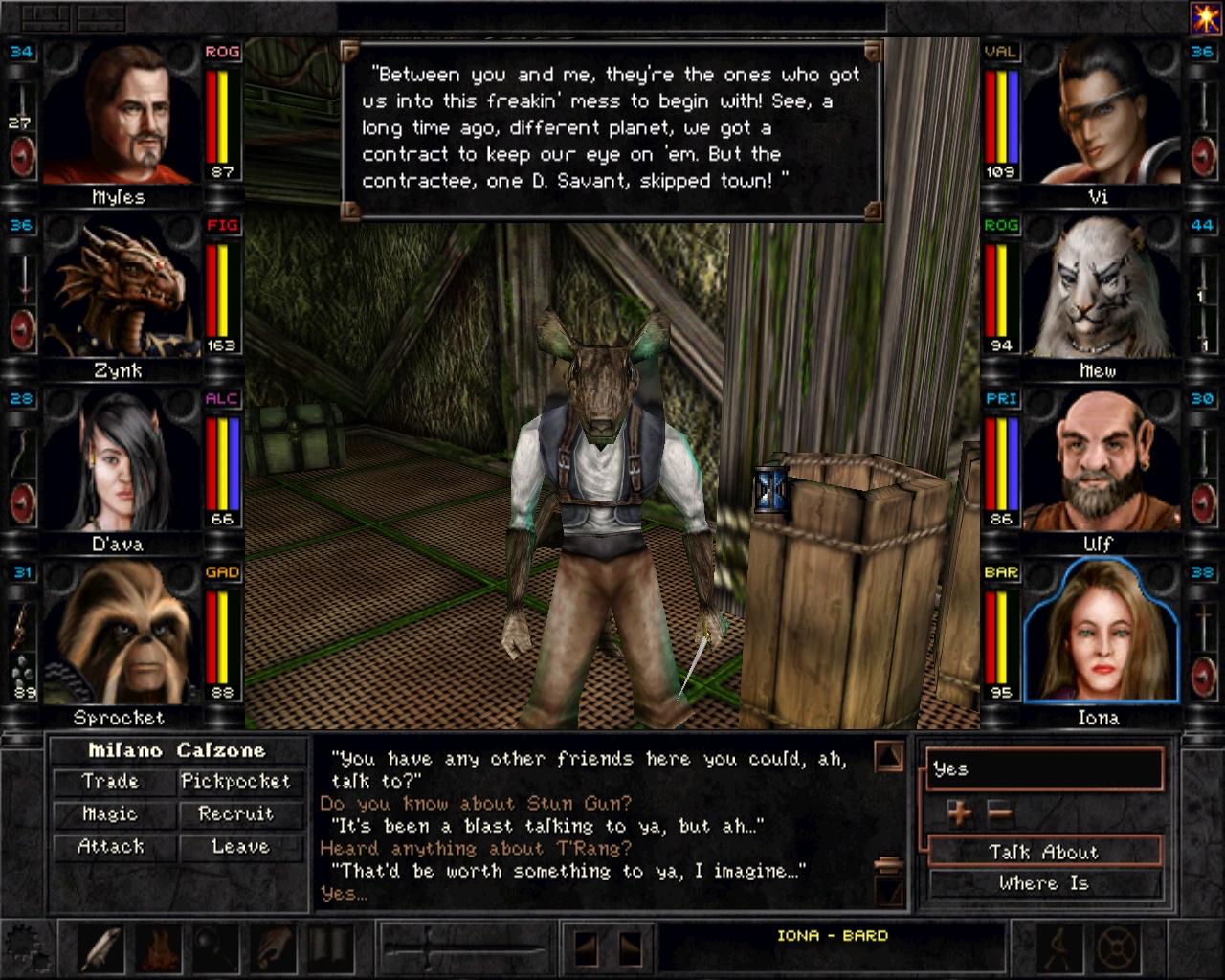1225x980 pixels.
Task: Choose the Attack option
Action: coord(111,847)
